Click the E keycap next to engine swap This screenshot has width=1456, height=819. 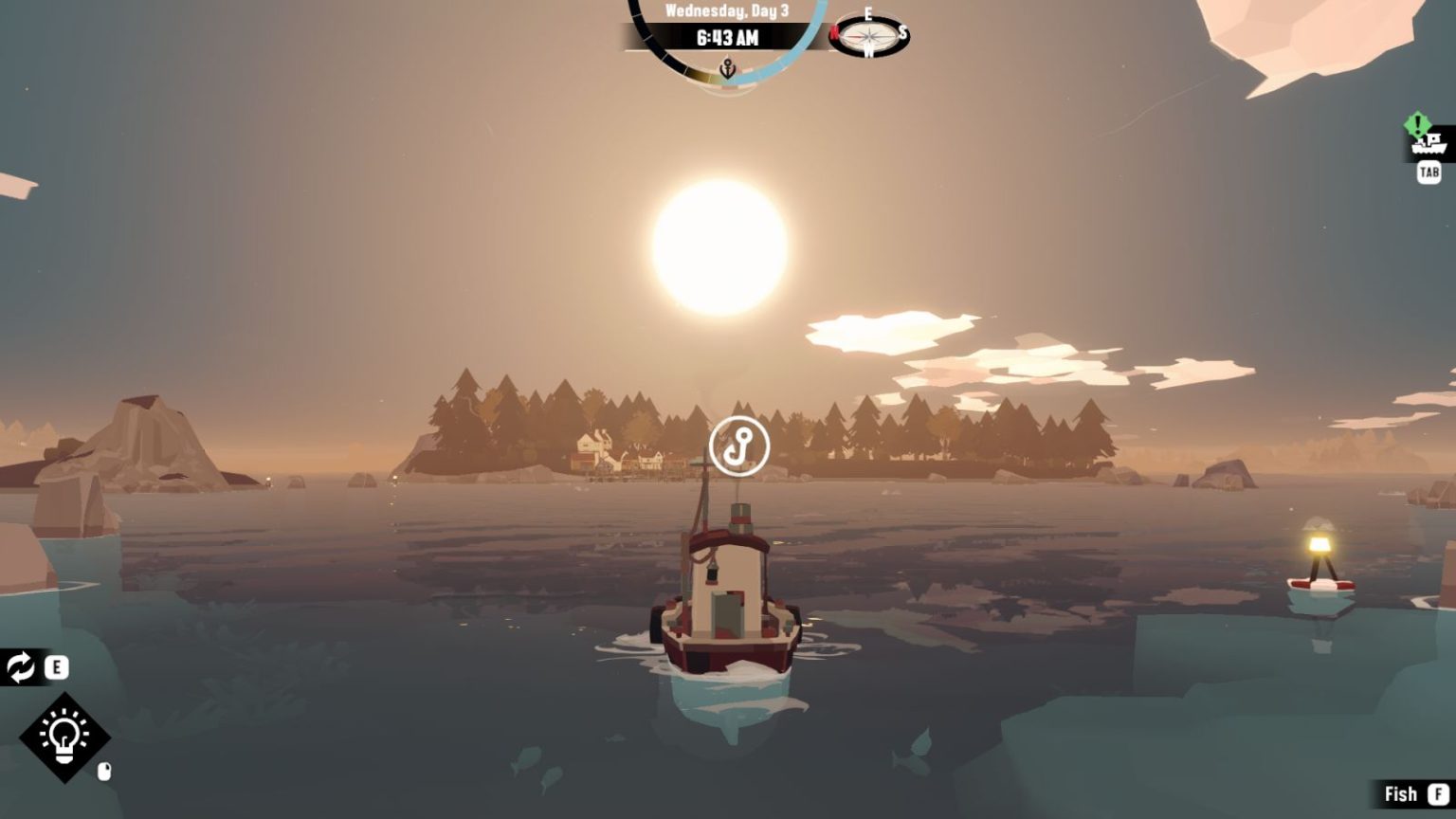click(56, 669)
